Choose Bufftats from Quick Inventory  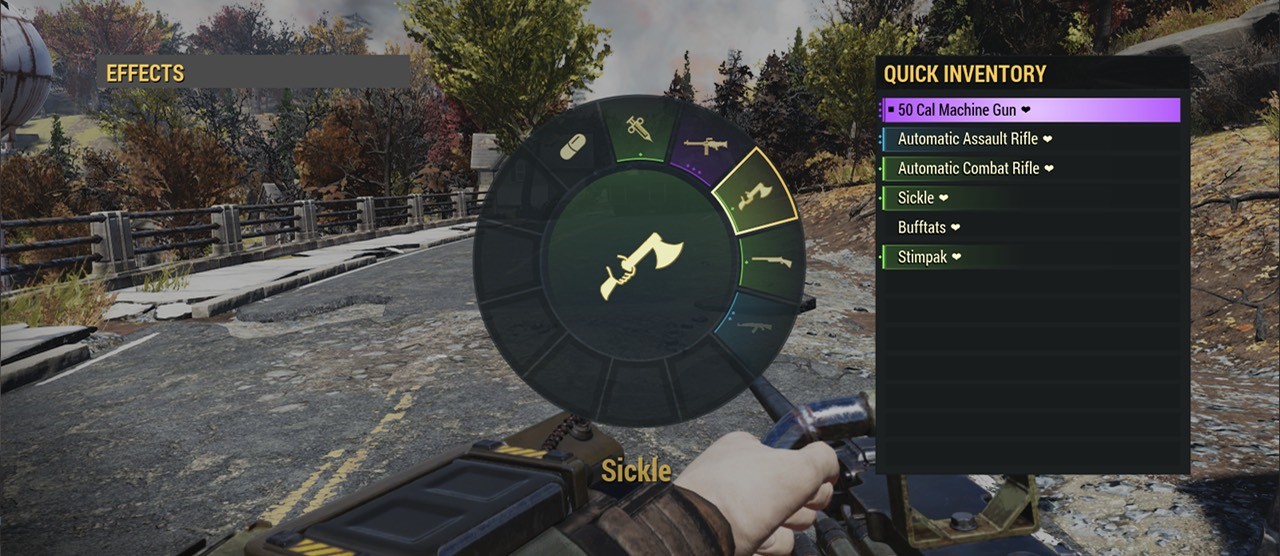(1030, 227)
